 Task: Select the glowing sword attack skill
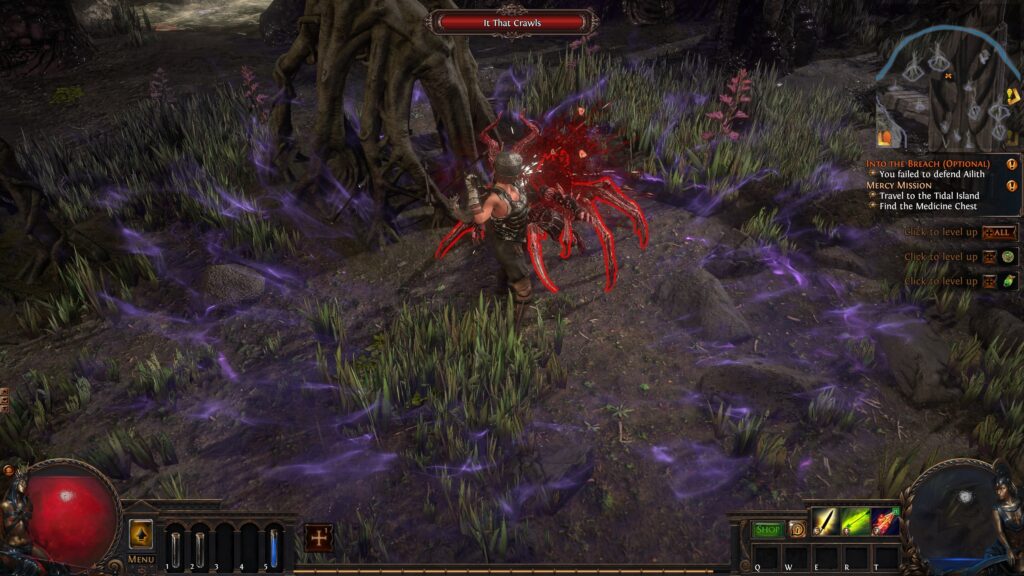pos(824,521)
